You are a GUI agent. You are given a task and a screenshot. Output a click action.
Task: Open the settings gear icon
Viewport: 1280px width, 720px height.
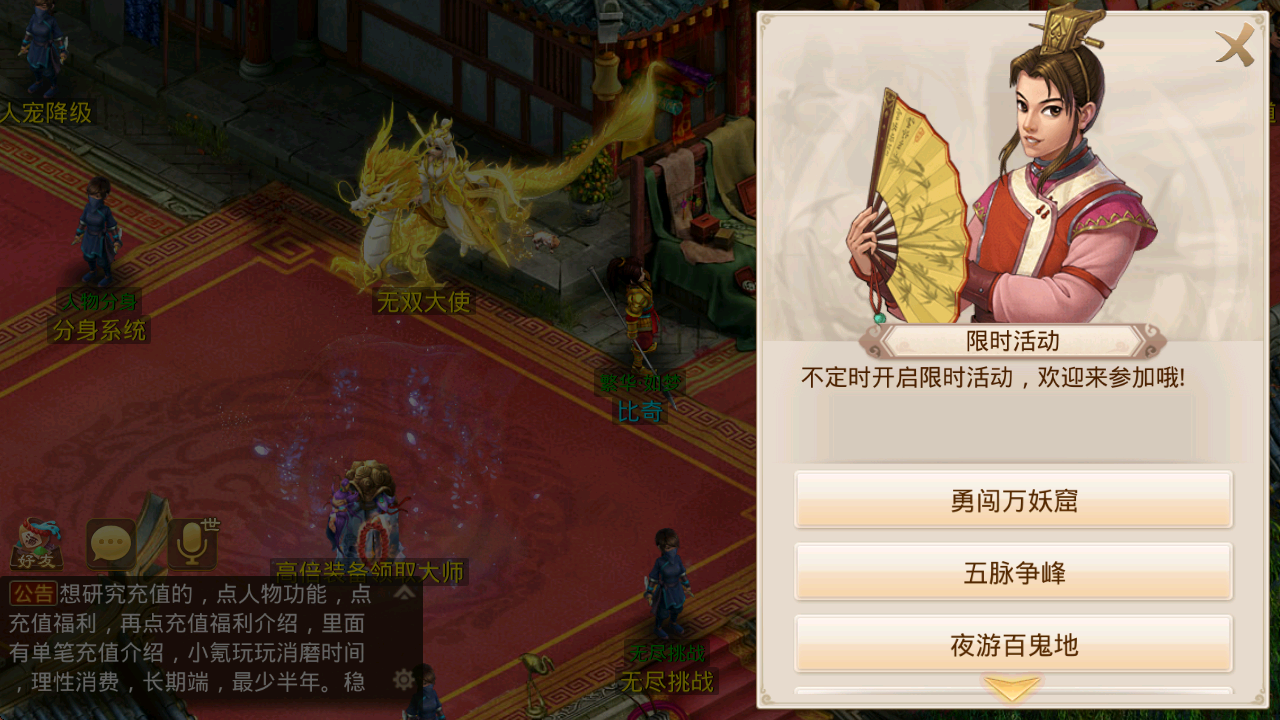(403, 679)
